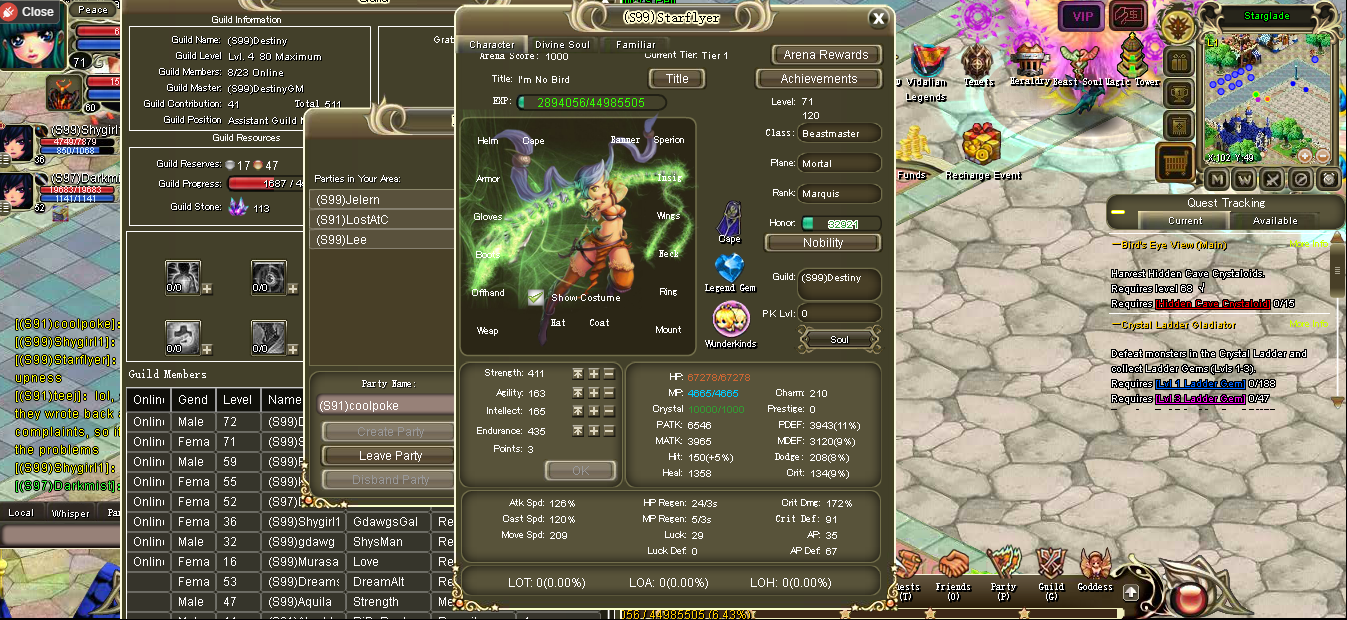Viewport: 1347px width, 620px height.
Task: Toggle the Show Costume checkbox
Action: coord(536,297)
